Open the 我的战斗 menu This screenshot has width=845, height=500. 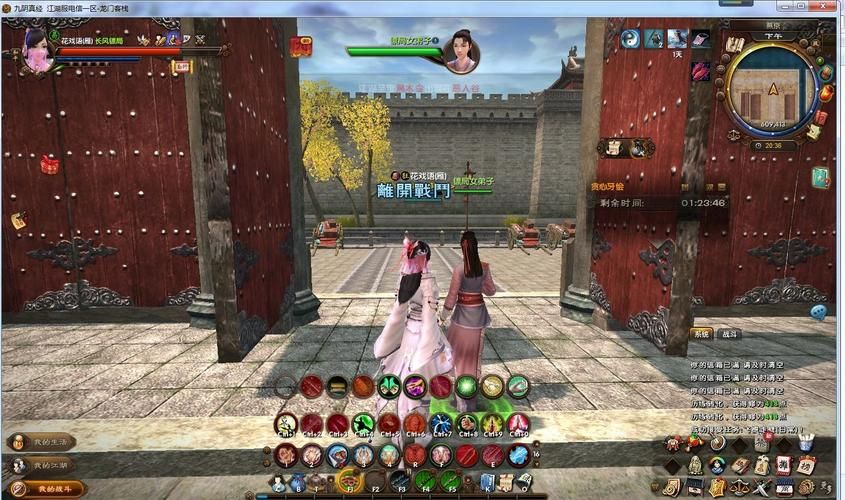pyautogui.click(x=44, y=488)
